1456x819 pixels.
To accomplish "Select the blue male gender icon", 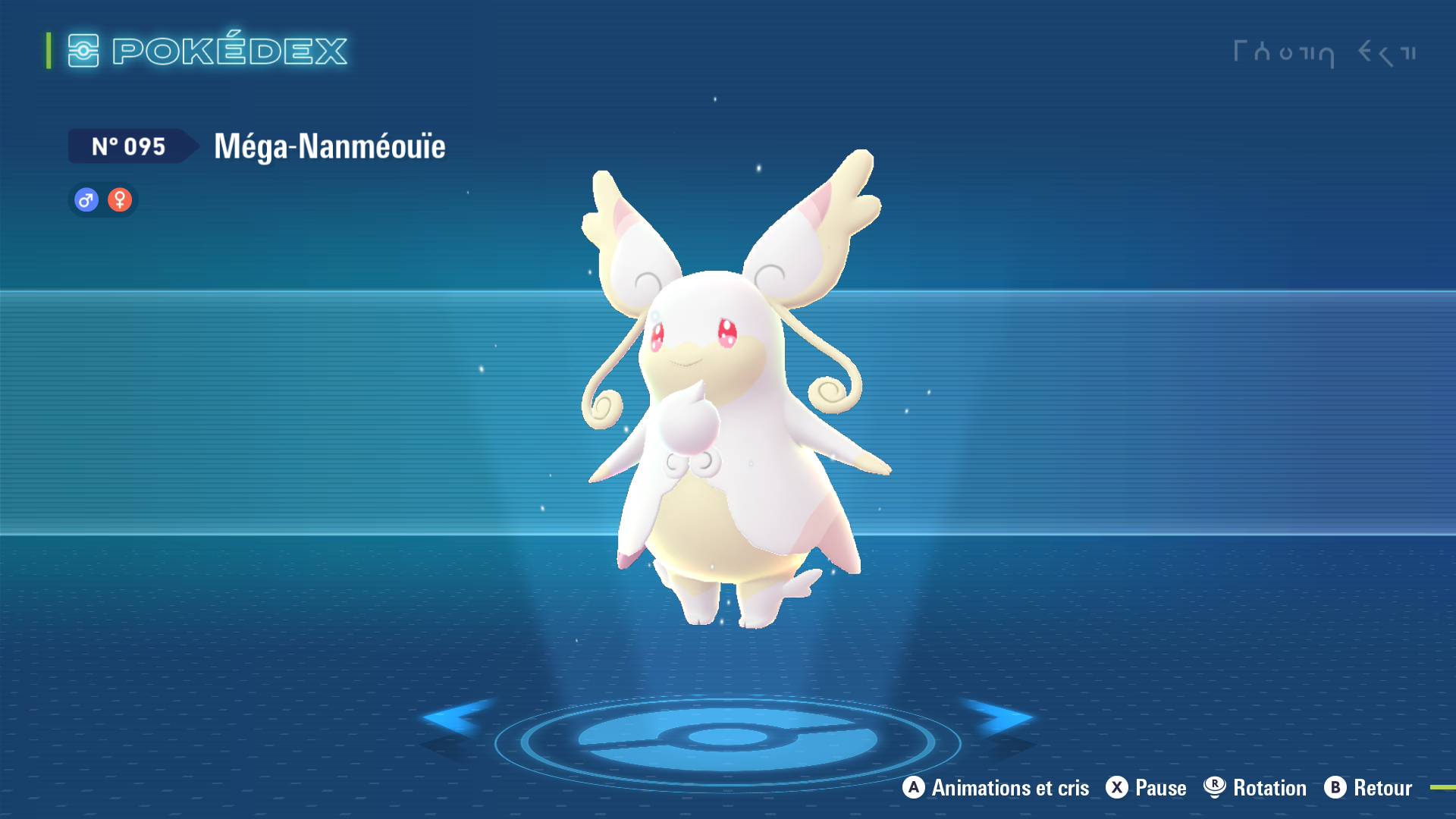I will 86,200.
